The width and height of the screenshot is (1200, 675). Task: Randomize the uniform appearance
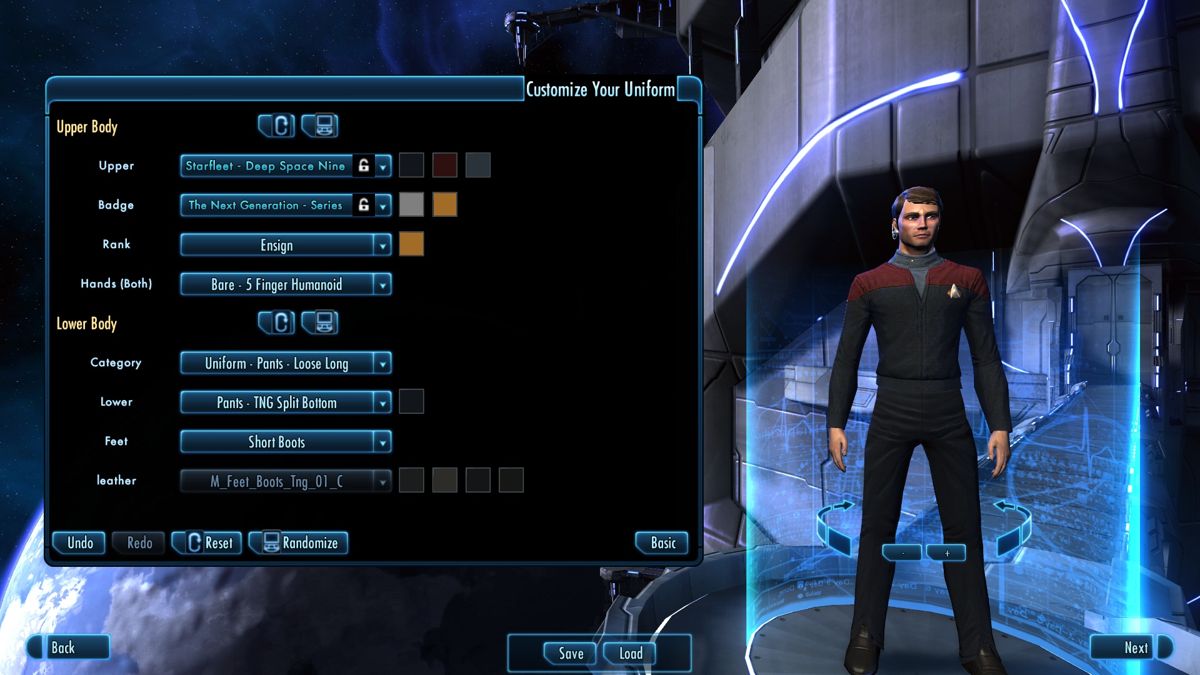(x=299, y=543)
